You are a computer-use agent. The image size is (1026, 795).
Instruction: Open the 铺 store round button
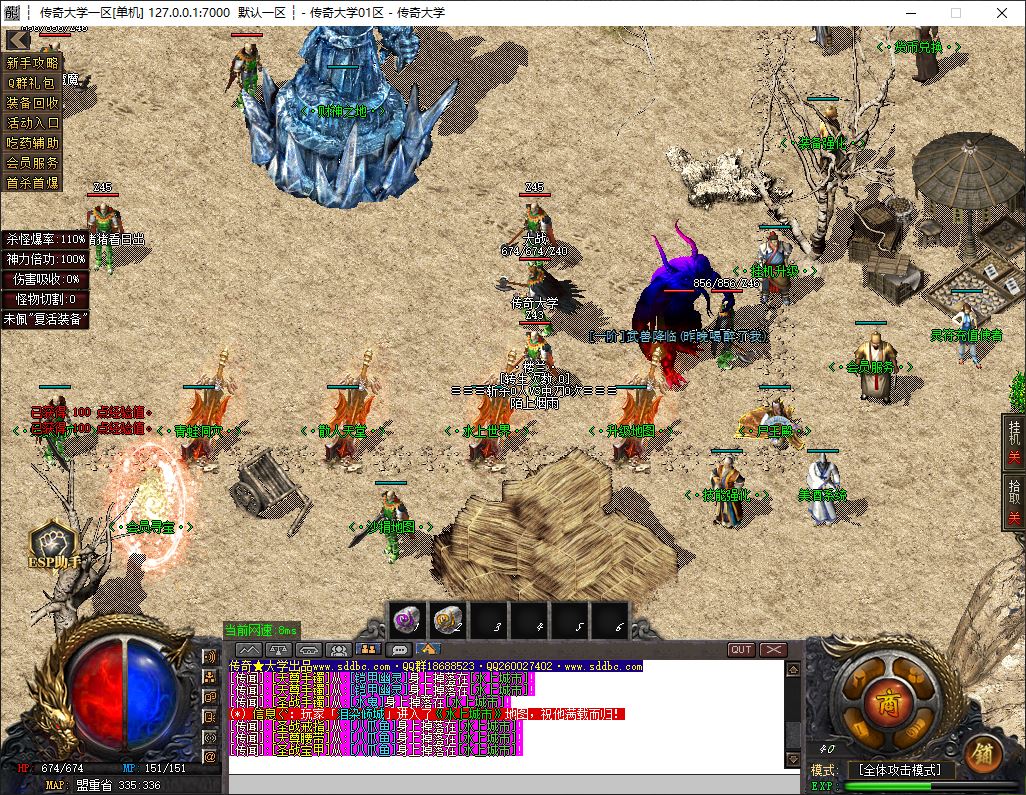984,753
